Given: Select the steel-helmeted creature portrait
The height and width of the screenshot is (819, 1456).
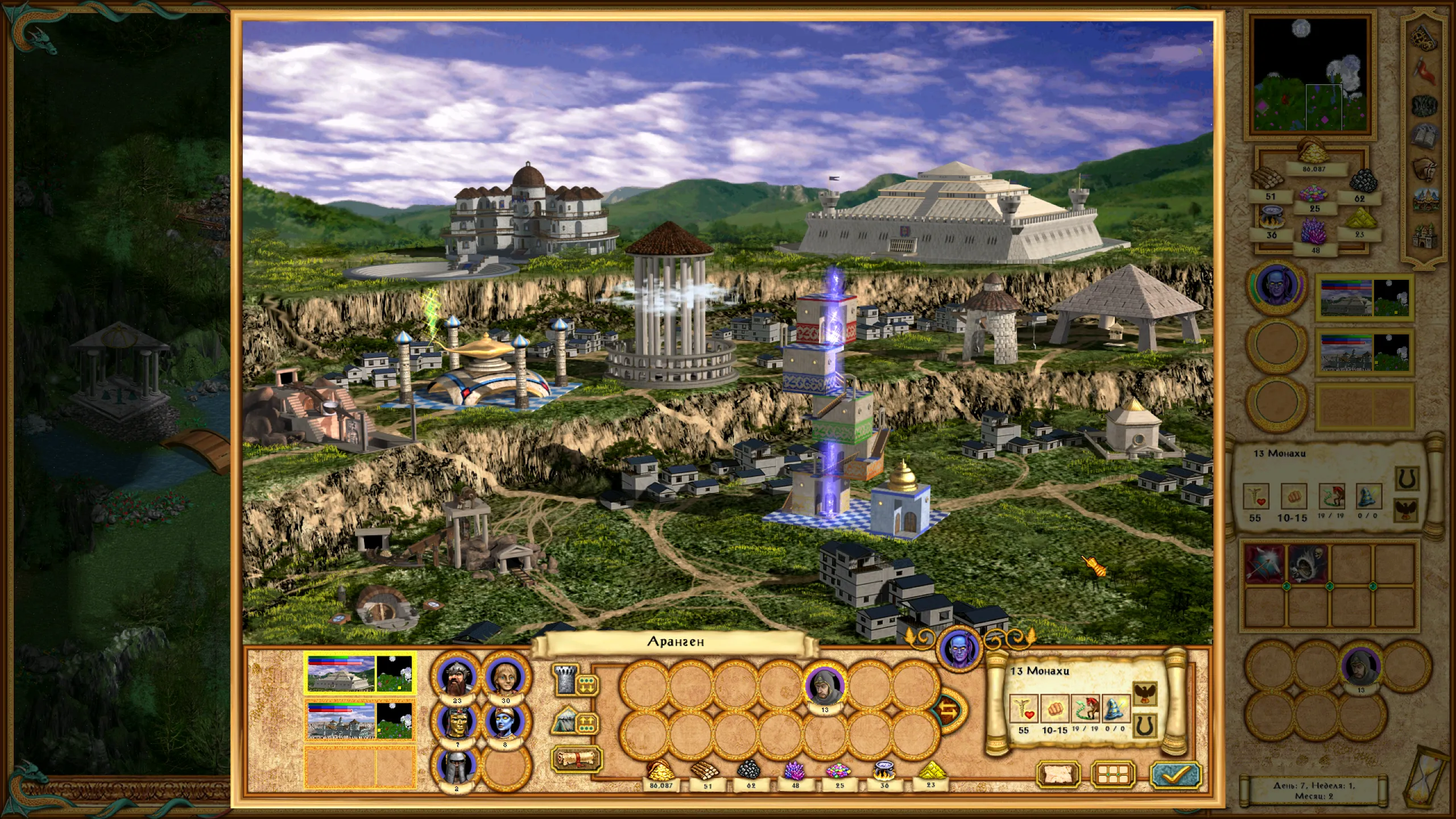Looking at the screenshot, I should pos(457,766).
